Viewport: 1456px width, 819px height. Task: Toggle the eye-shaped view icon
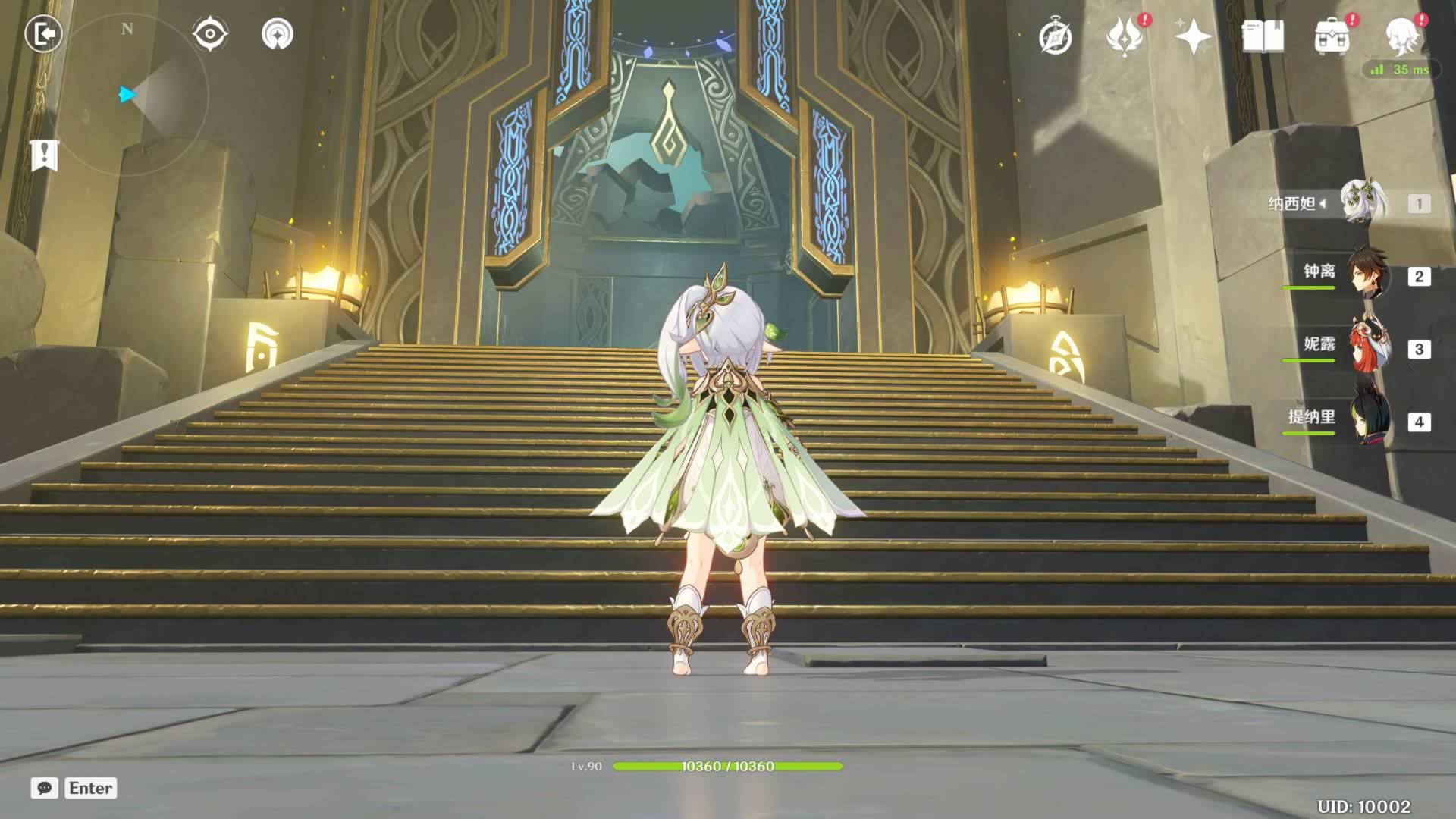point(209,34)
